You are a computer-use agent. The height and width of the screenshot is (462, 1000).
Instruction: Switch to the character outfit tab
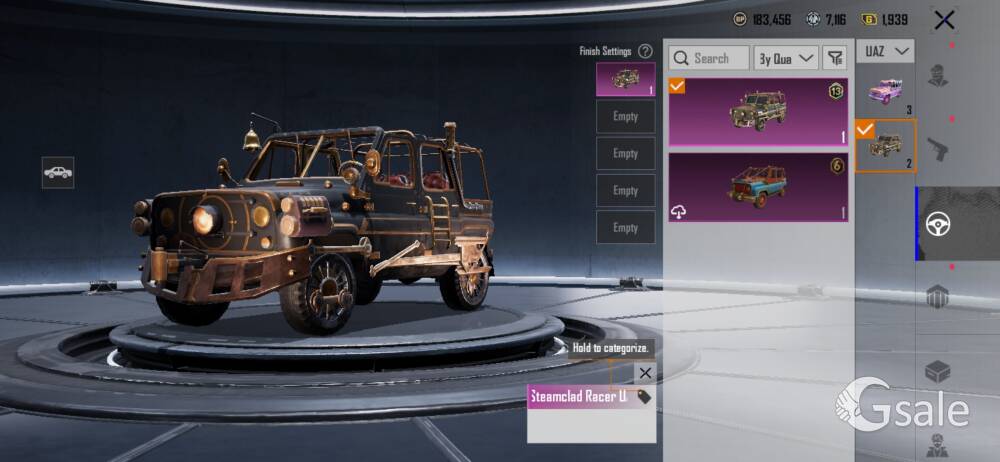click(x=937, y=75)
